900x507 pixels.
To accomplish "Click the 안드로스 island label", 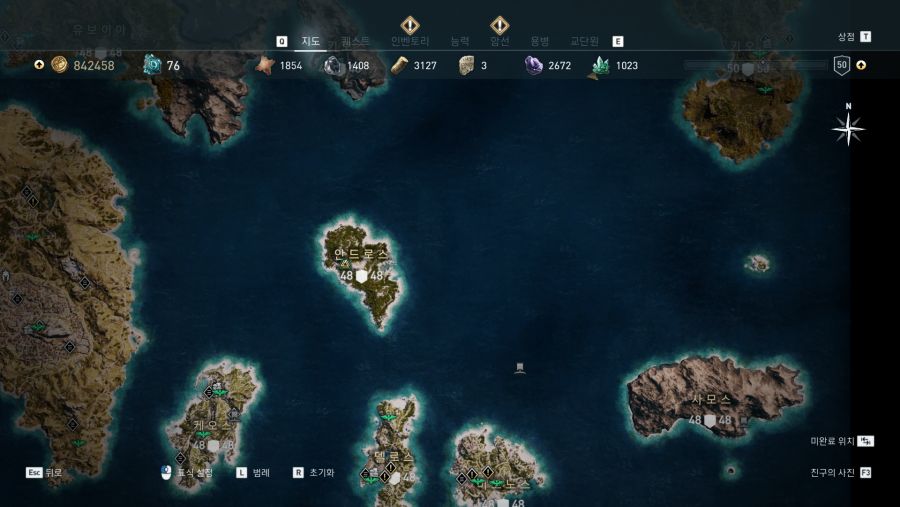I will point(361,254).
